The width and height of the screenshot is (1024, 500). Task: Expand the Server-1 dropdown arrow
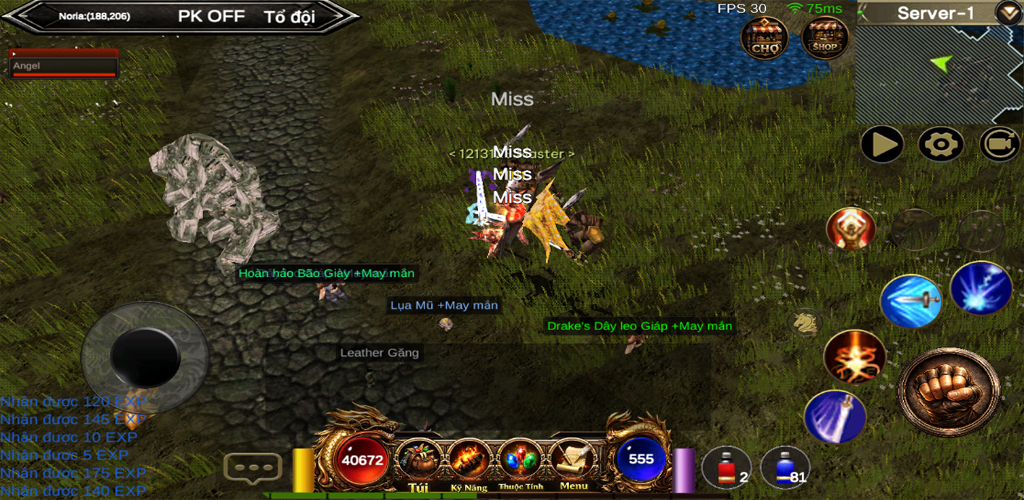coord(1007,13)
